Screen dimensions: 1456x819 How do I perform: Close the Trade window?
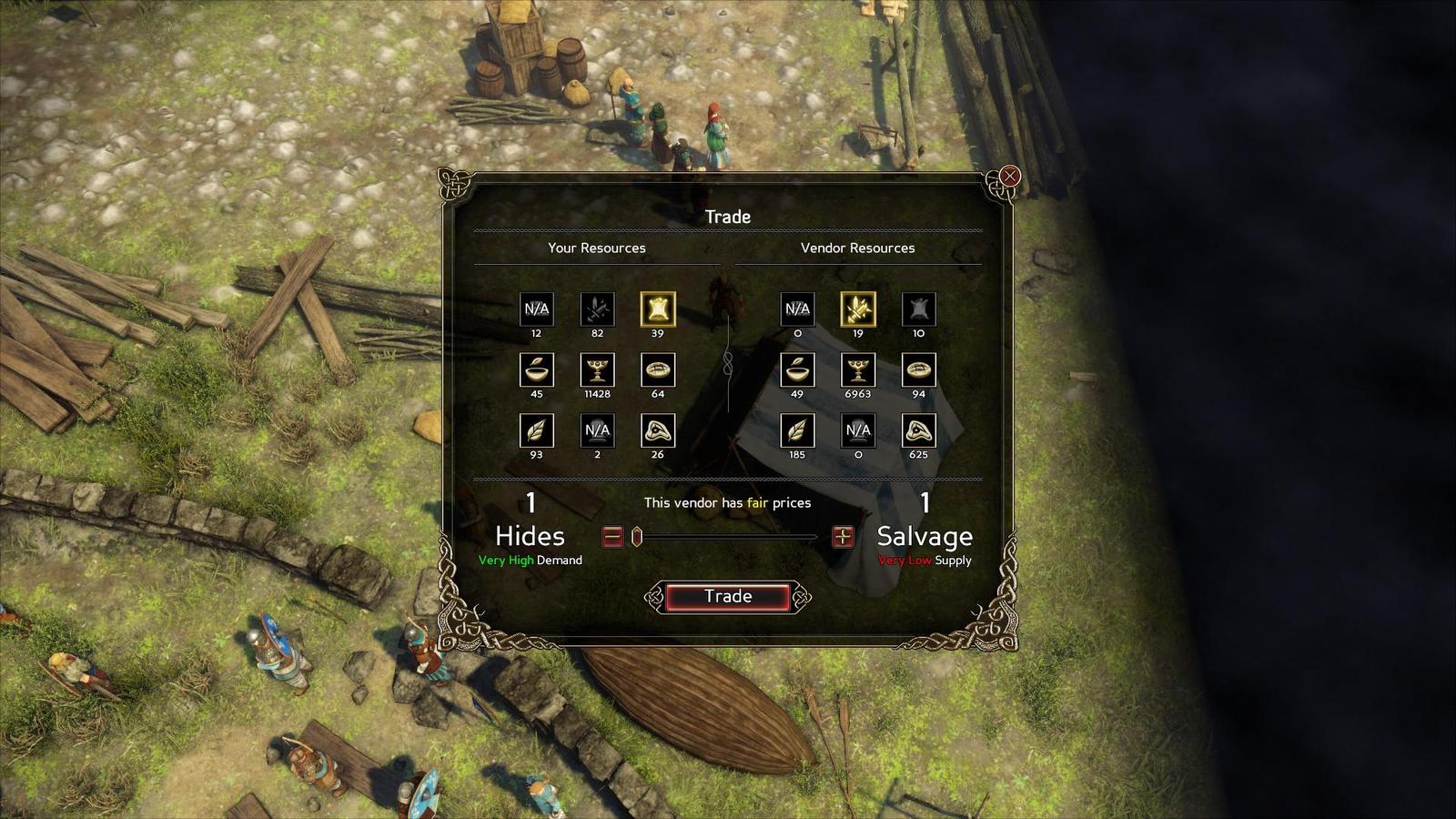(x=1009, y=177)
